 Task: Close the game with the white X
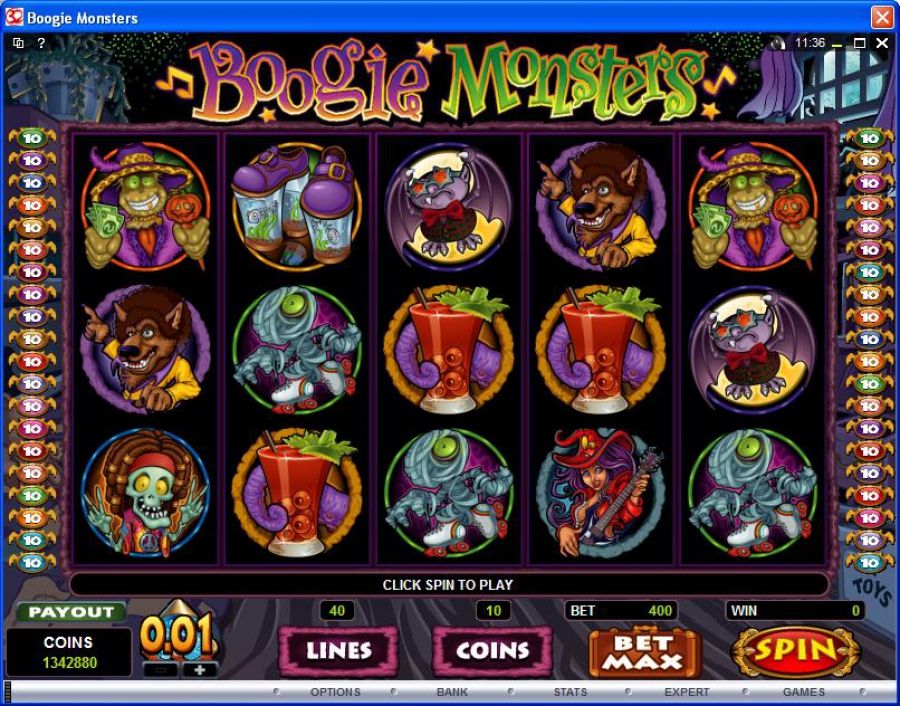[x=882, y=44]
